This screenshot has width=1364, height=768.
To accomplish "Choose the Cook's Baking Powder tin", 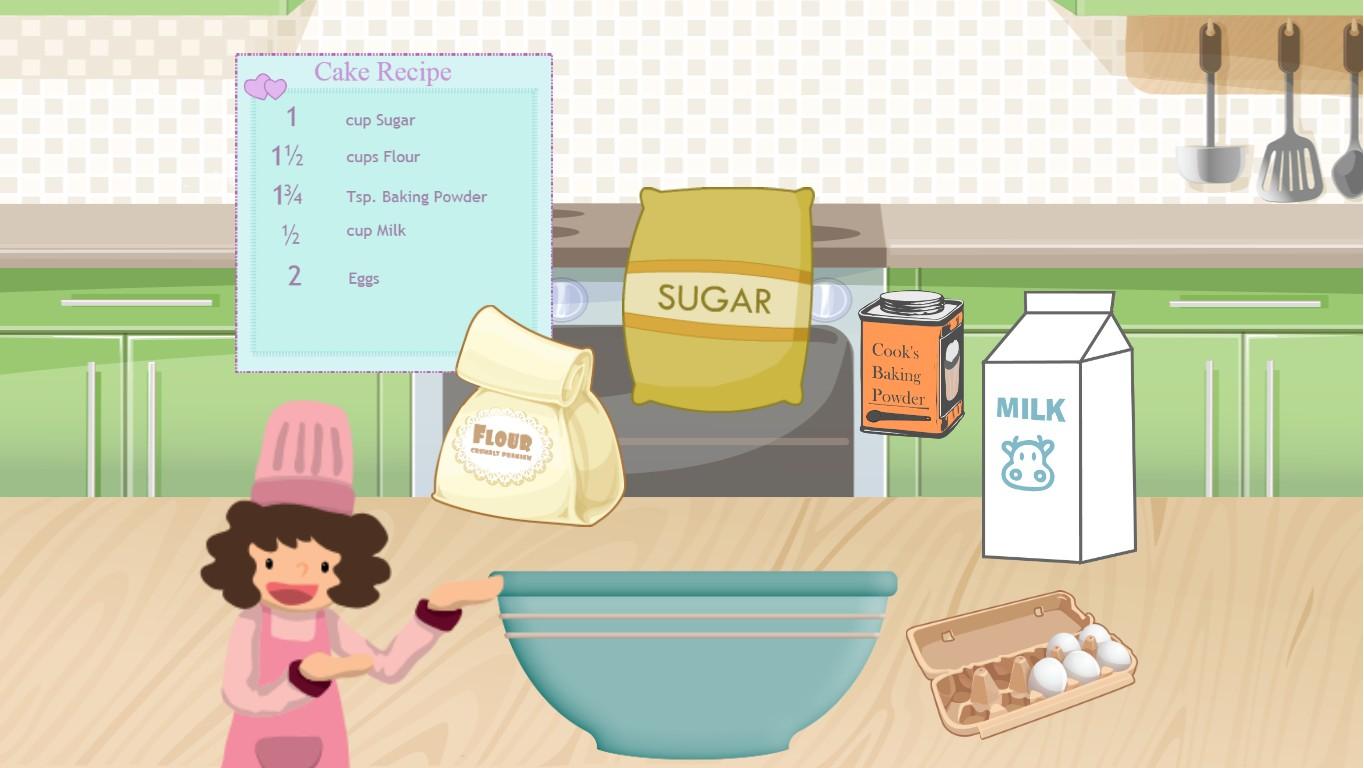I will point(911,366).
